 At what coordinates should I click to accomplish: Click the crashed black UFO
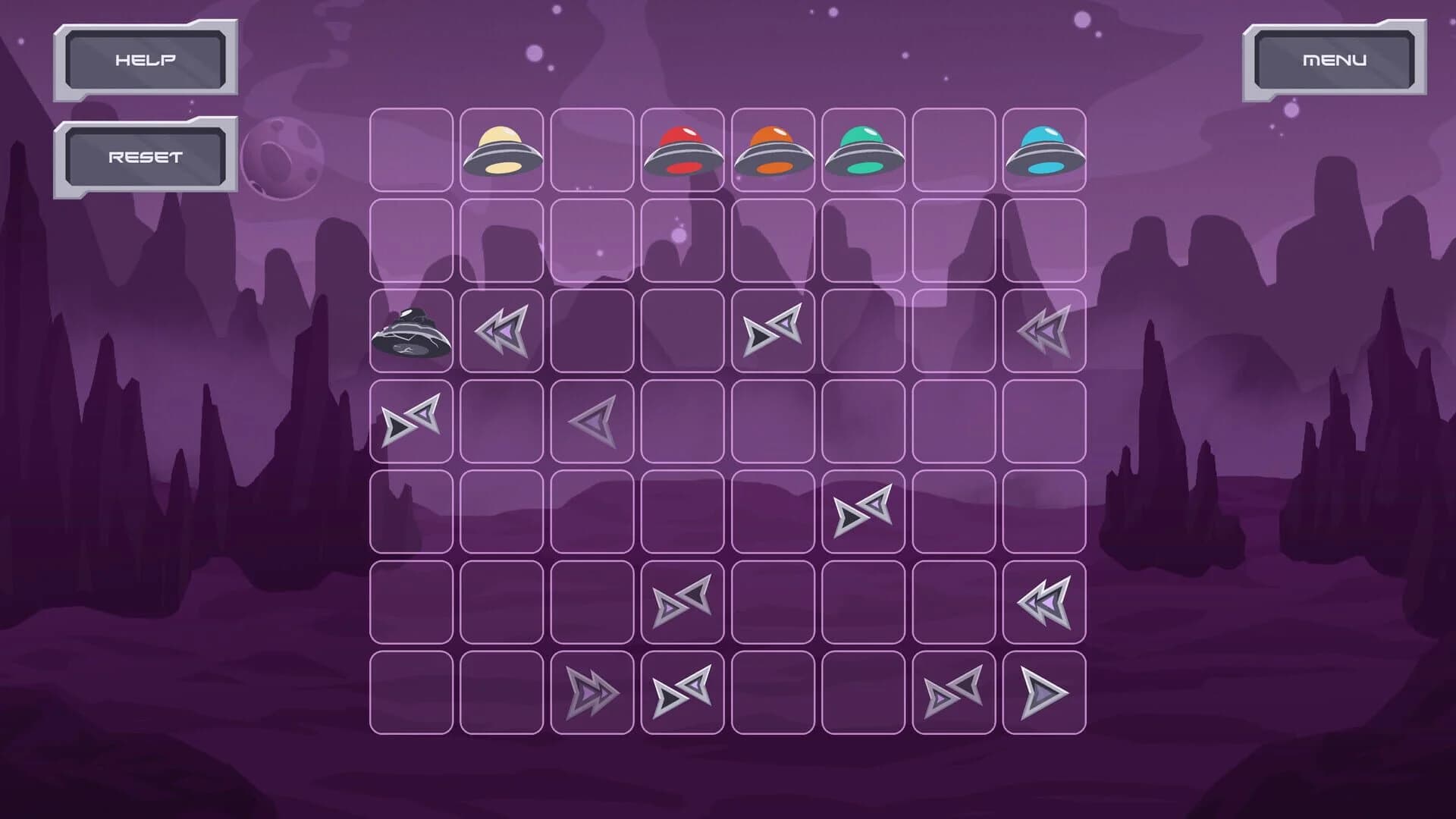click(x=410, y=334)
